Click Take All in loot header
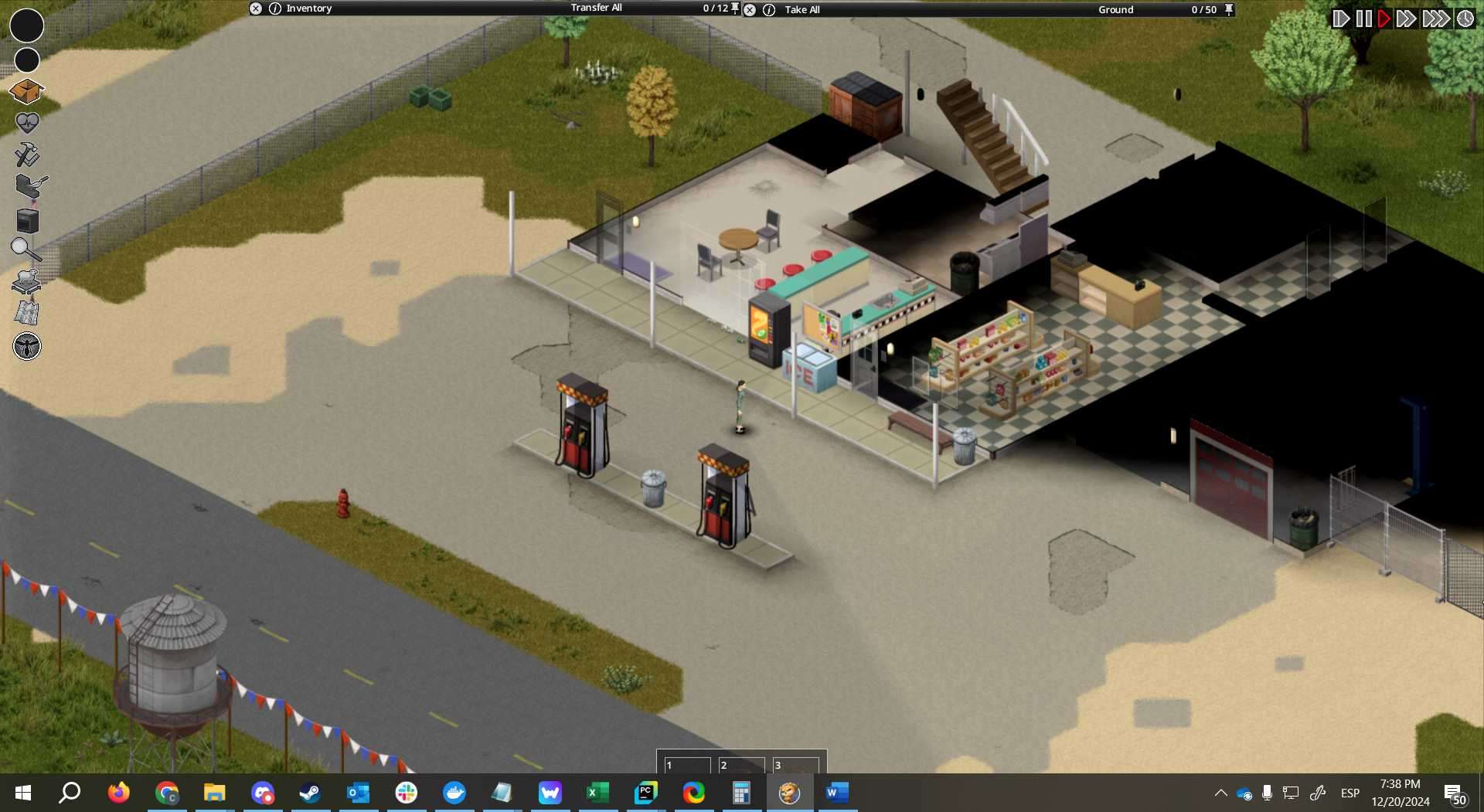1484x812 pixels. [x=802, y=10]
